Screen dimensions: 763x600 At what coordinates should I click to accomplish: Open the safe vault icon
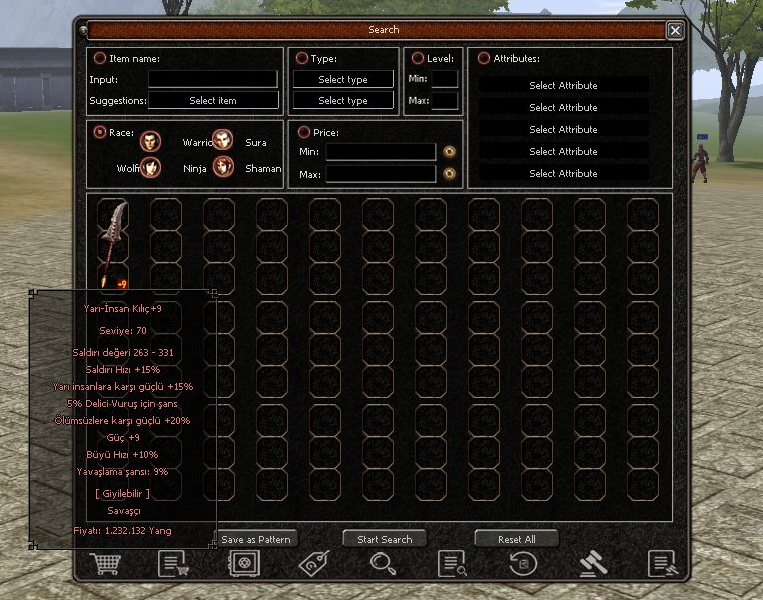point(242,564)
